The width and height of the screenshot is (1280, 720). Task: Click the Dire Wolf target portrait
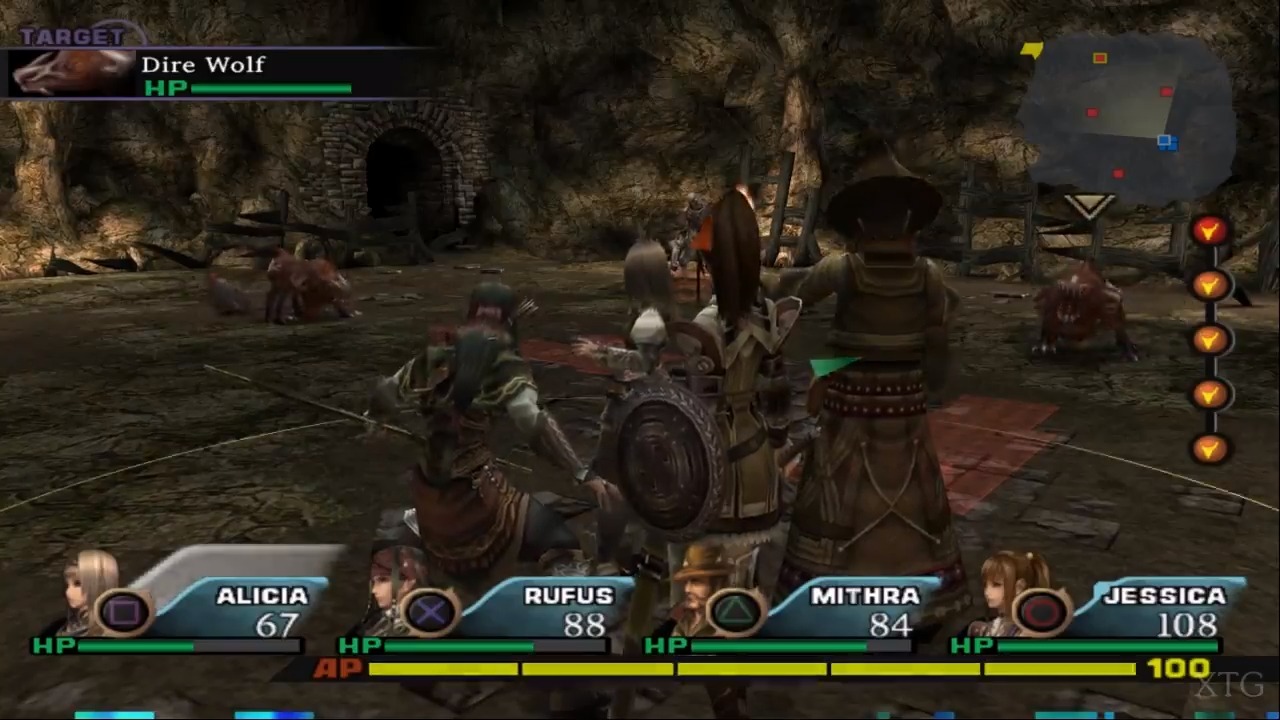pyautogui.click(x=72, y=72)
